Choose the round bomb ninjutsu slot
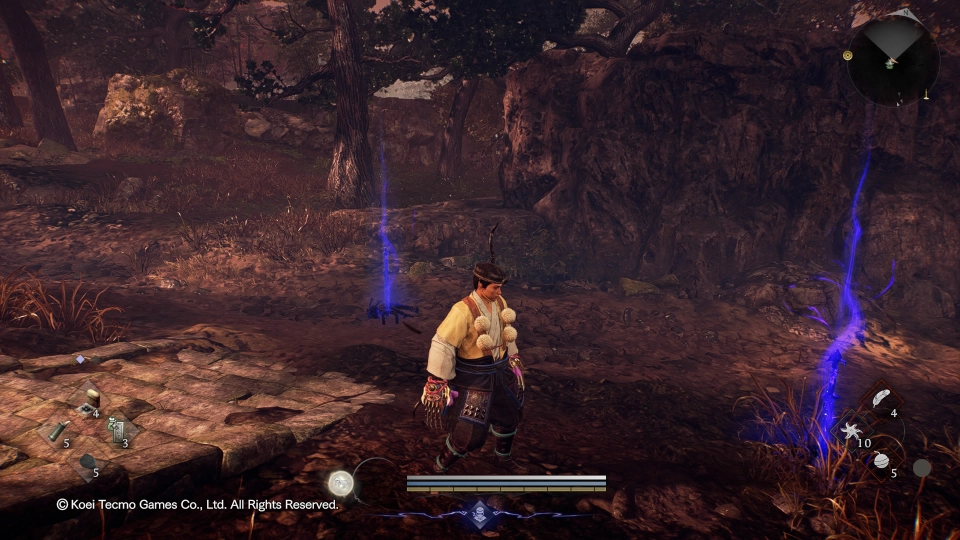Screen dimensions: 960x540 coord(881,461)
